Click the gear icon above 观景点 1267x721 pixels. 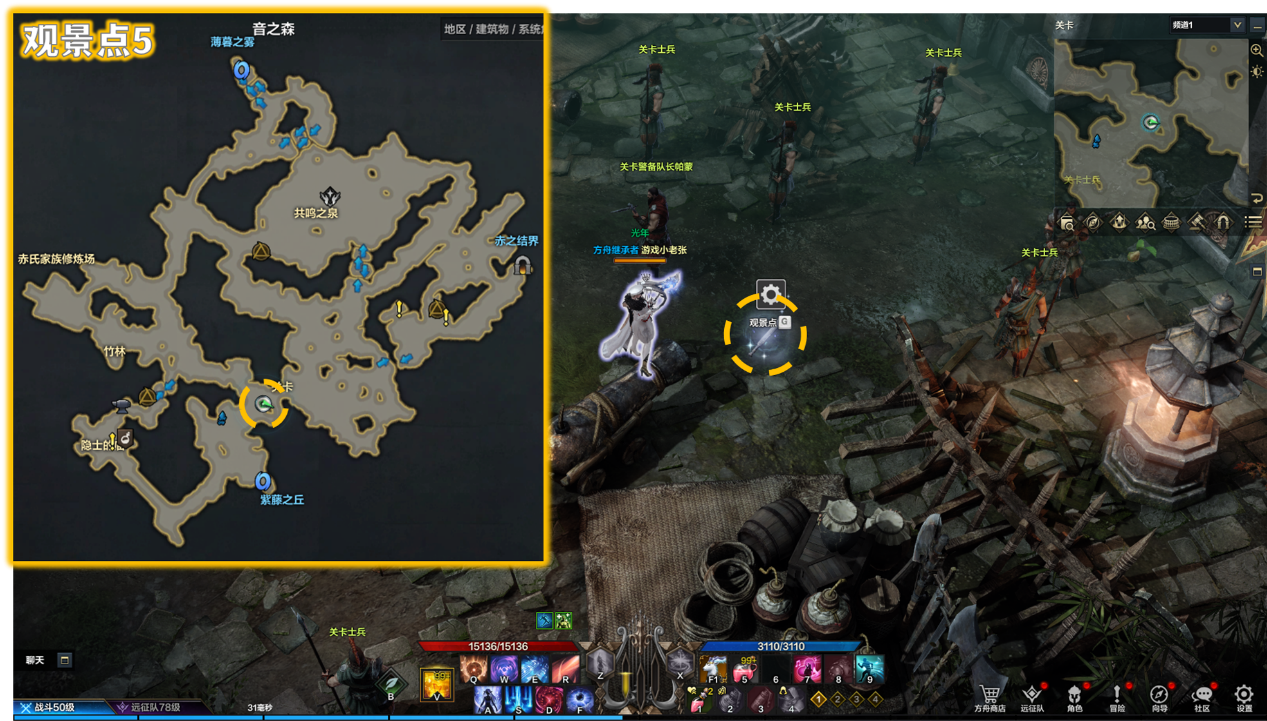(x=770, y=294)
